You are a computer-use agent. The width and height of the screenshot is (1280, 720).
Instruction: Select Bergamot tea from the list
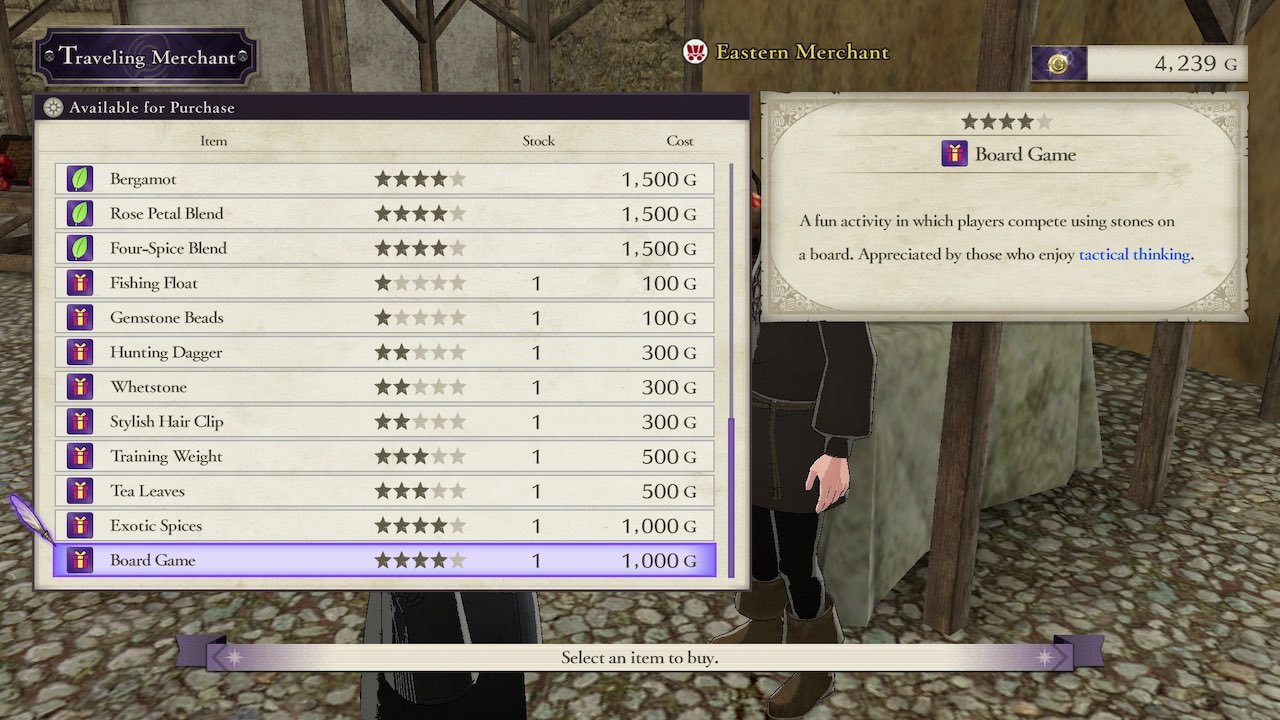click(x=384, y=179)
